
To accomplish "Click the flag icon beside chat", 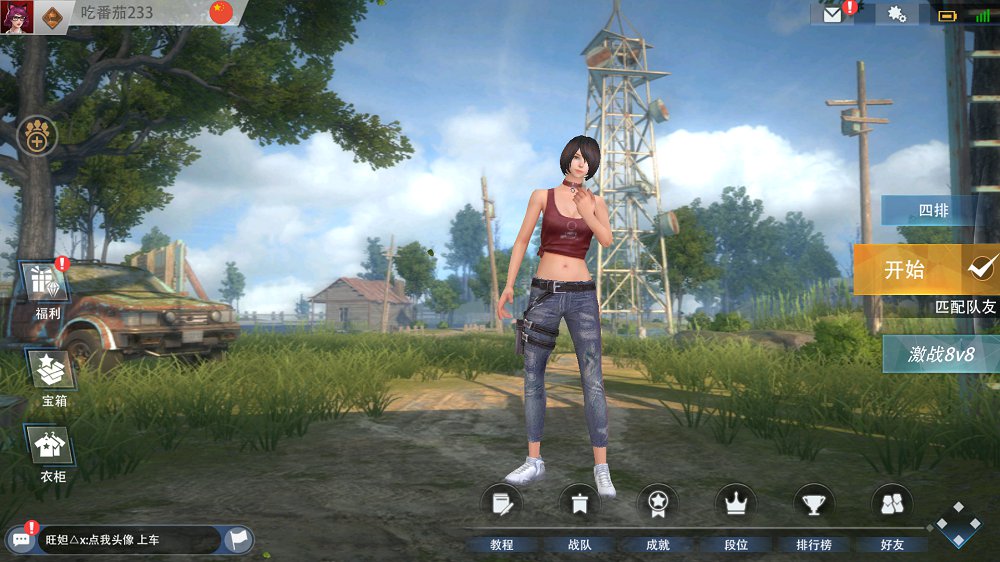I will click(238, 540).
